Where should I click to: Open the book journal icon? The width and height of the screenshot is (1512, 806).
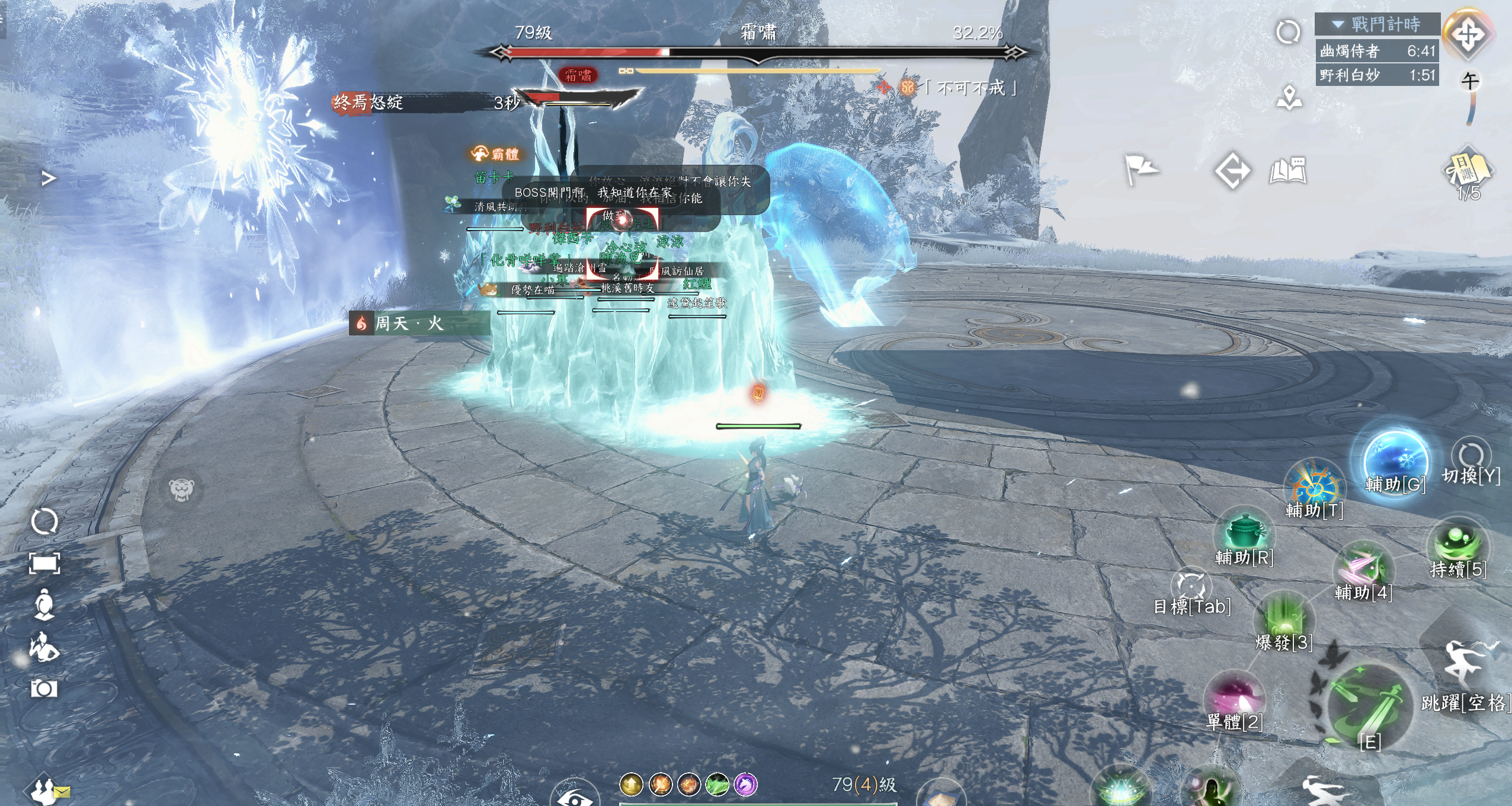1288,171
